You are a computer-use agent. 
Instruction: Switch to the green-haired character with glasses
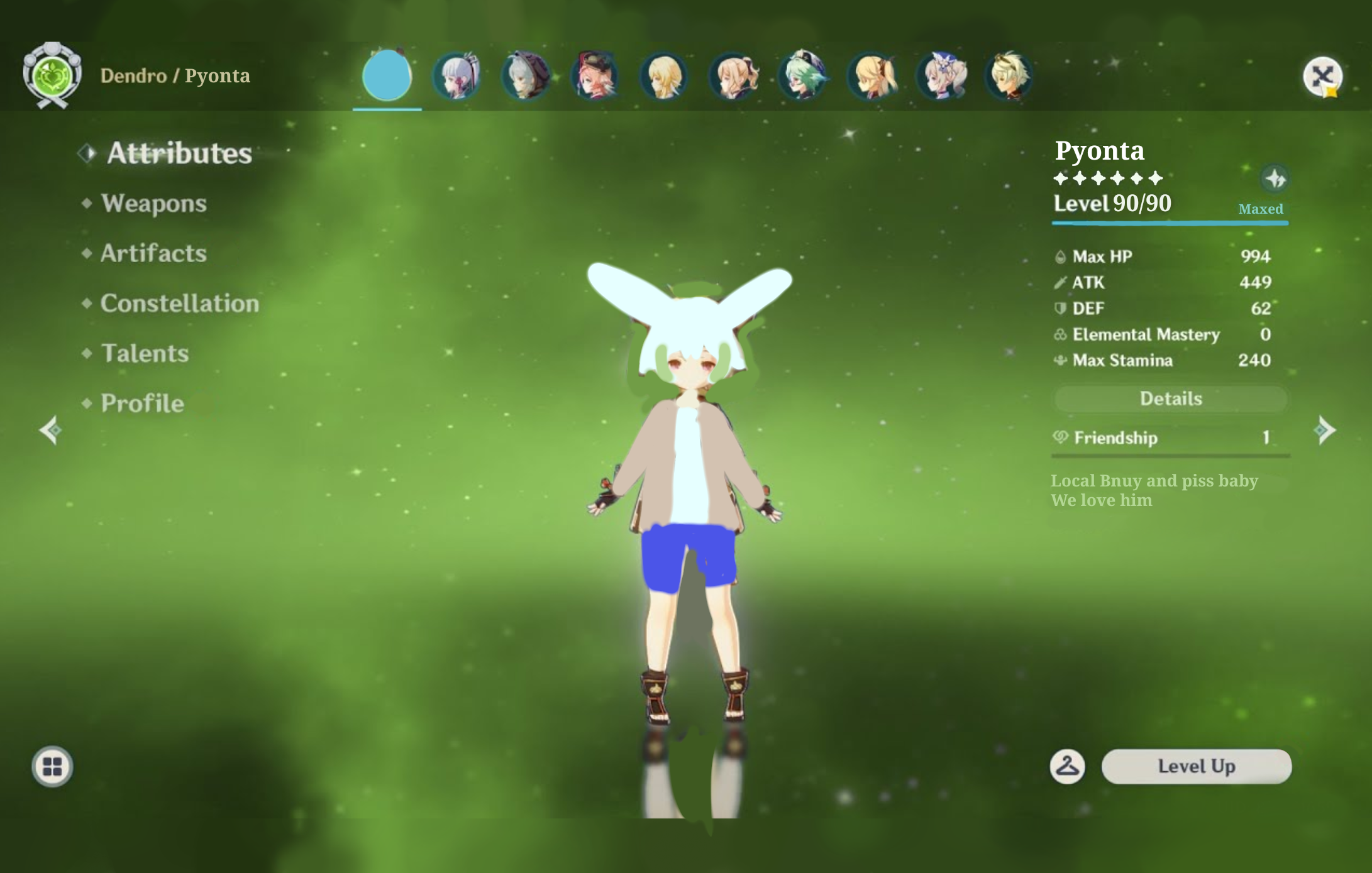pyautogui.click(x=802, y=76)
